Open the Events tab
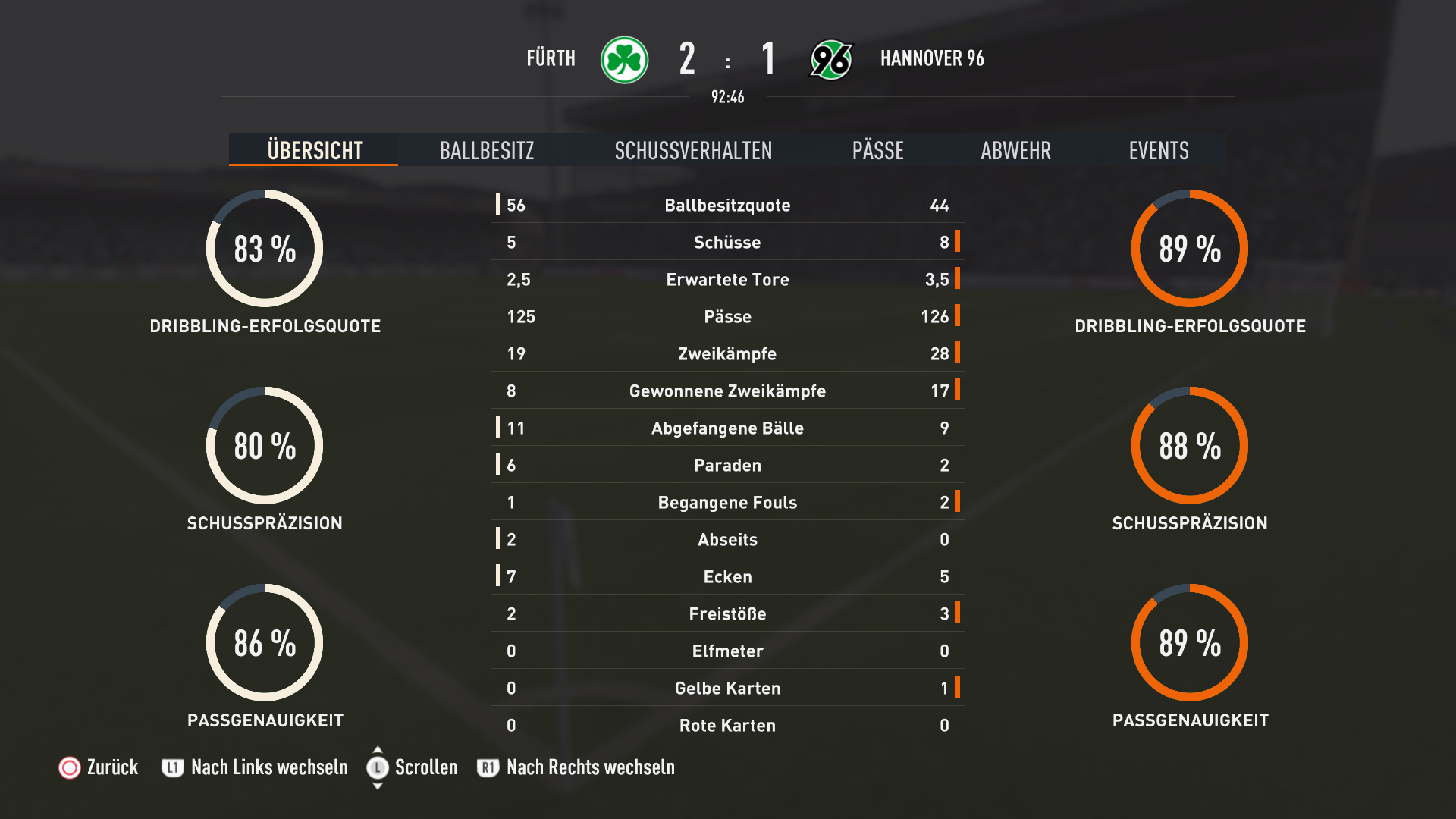This screenshot has height=819, width=1456. [1158, 150]
